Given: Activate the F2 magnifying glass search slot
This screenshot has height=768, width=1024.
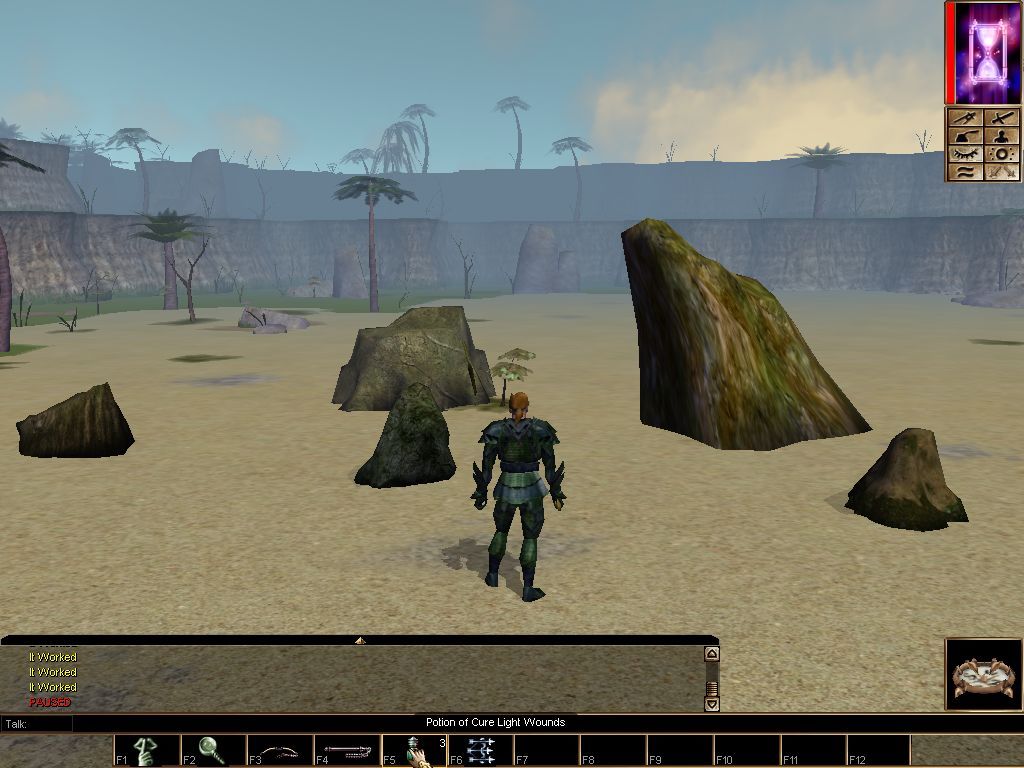Looking at the screenshot, I should coord(213,751).
